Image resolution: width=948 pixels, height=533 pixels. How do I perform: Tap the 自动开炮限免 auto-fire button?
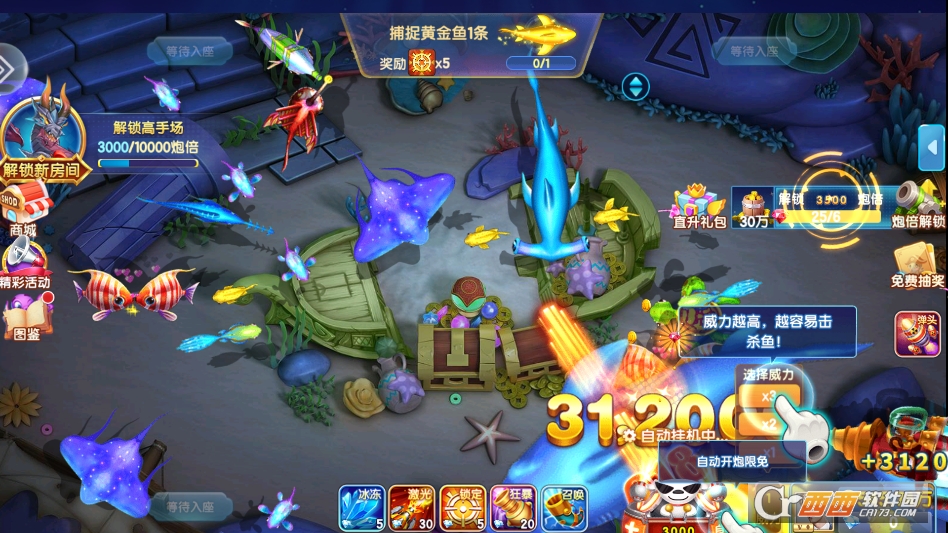click(x=732, y=462)
